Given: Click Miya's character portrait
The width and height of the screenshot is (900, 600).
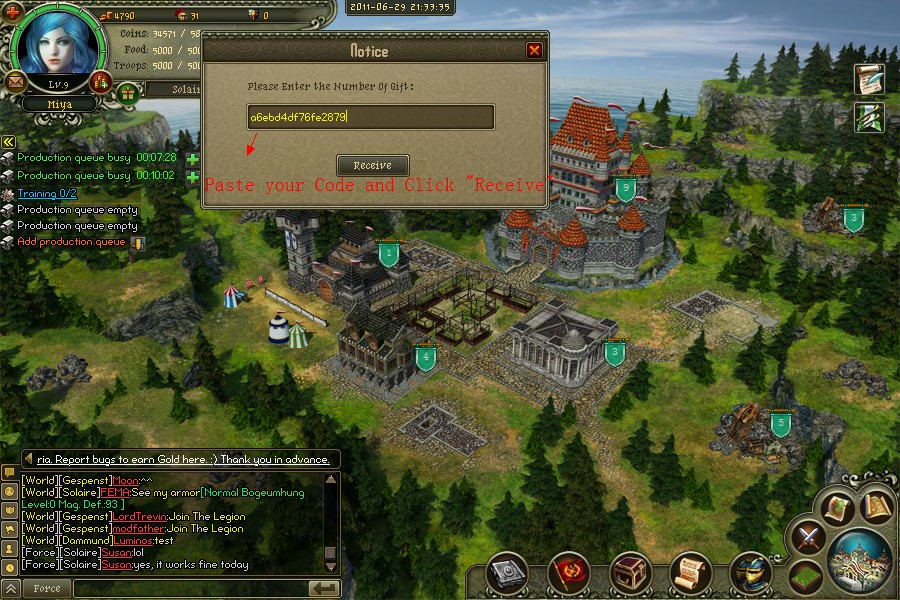Looking at the screenshot, I should click(59, 41).
